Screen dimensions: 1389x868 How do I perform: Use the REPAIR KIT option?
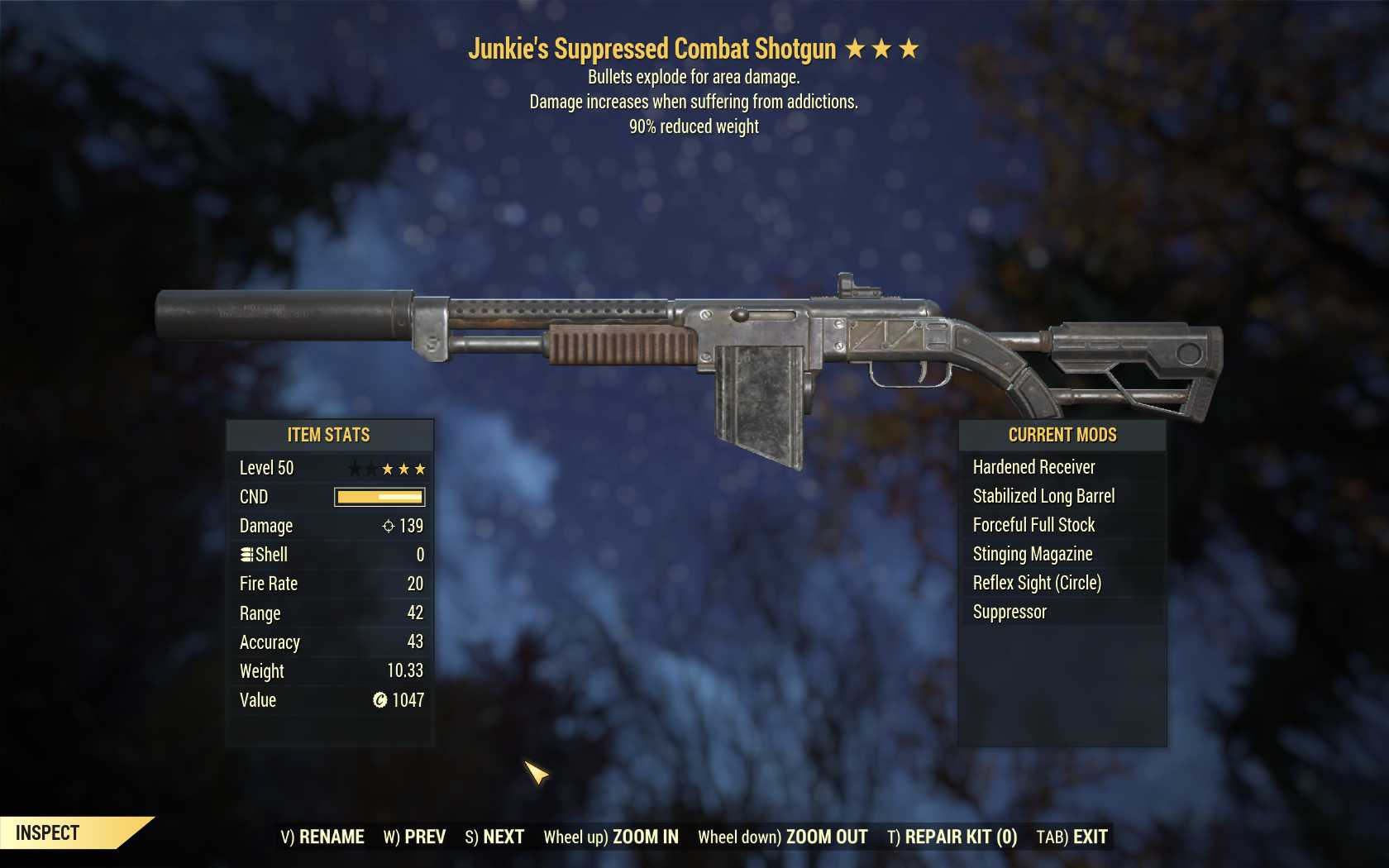pos(952,837)
